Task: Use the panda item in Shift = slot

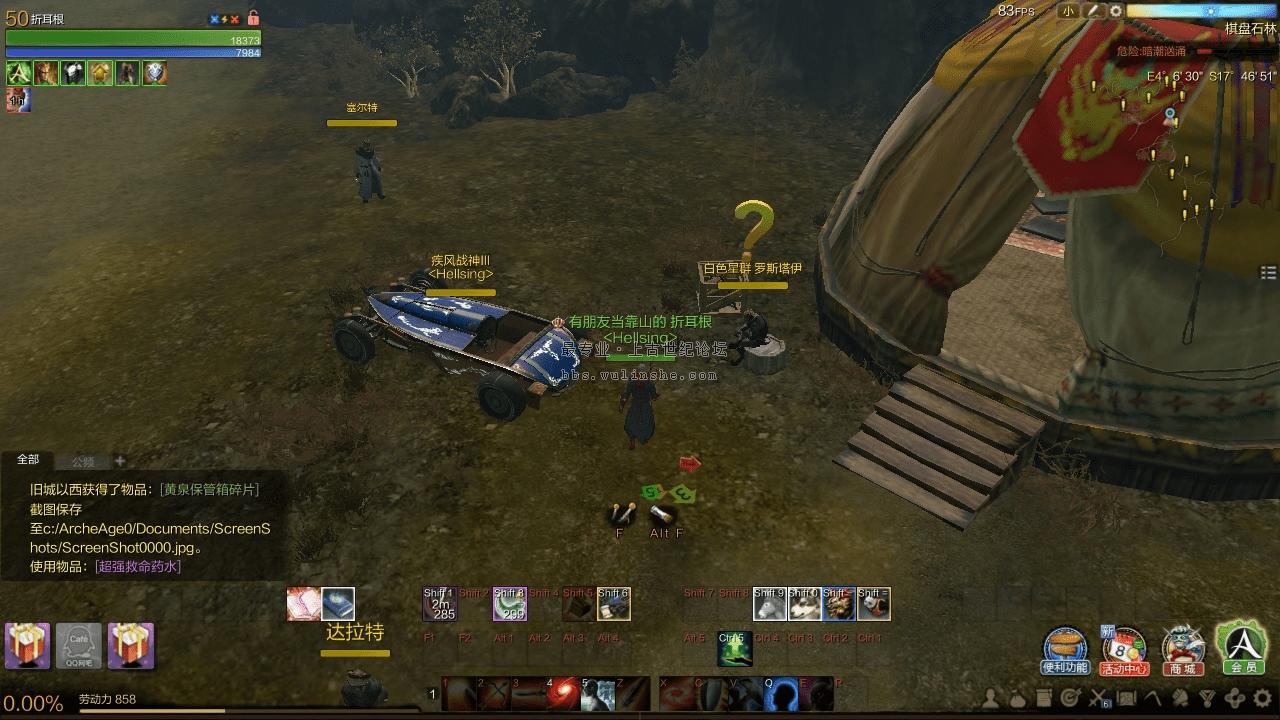Action: click(873, 604)
